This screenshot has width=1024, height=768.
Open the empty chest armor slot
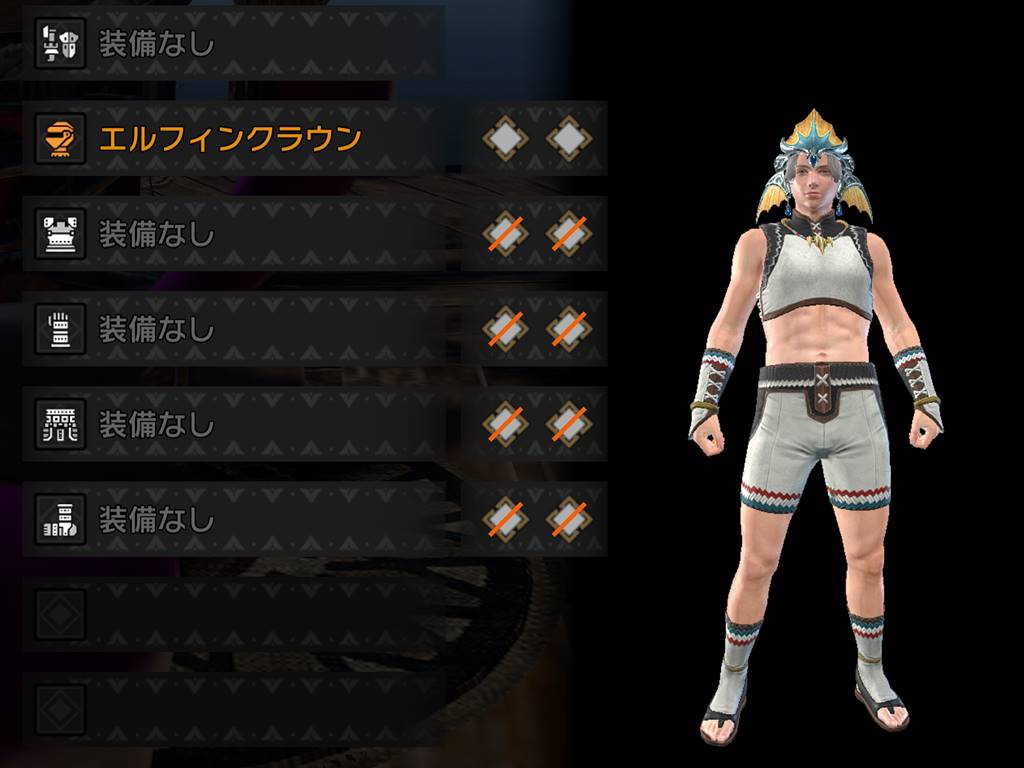point(232,234)
